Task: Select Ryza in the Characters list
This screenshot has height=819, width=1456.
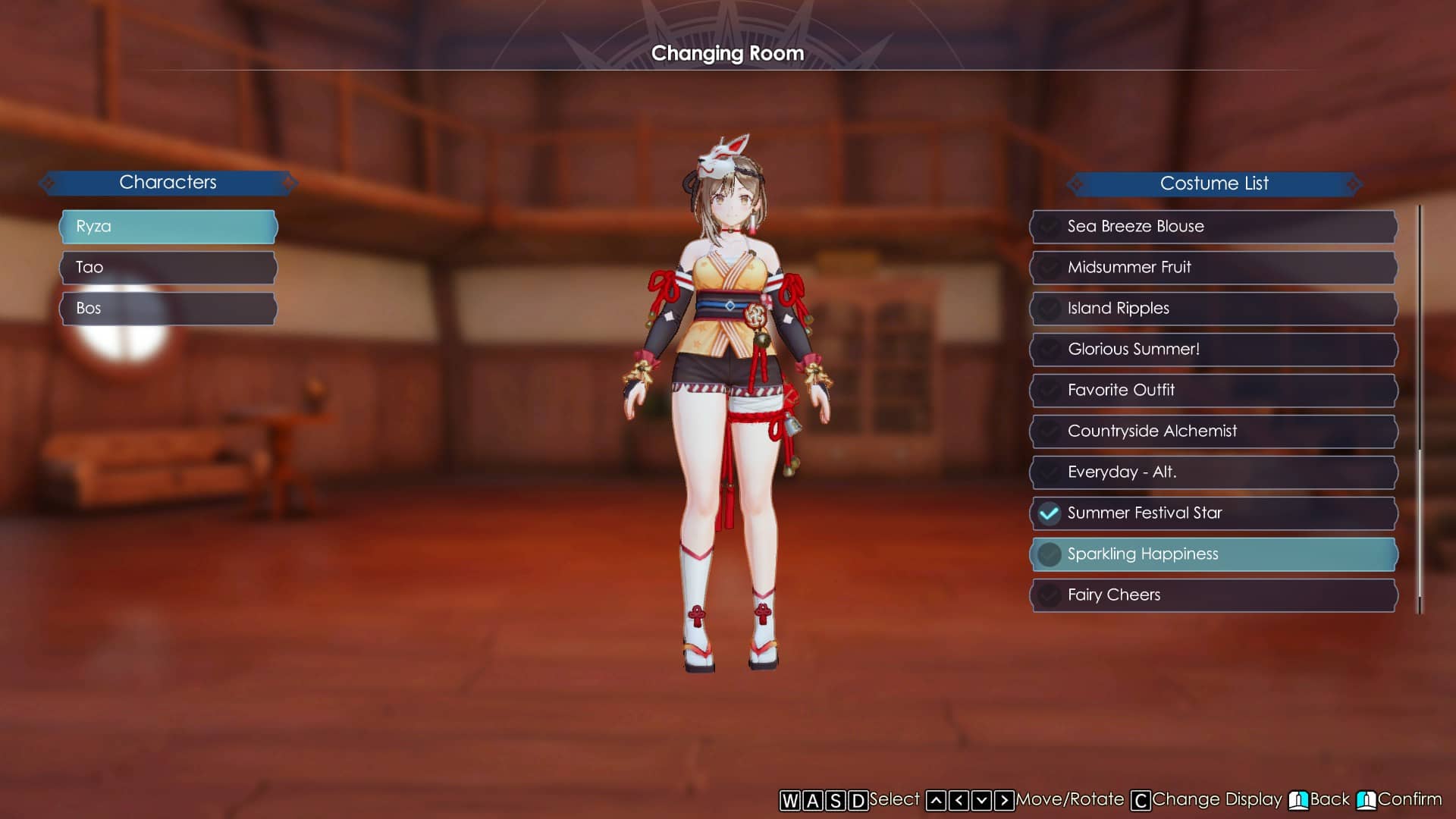Action: (168, 227)
